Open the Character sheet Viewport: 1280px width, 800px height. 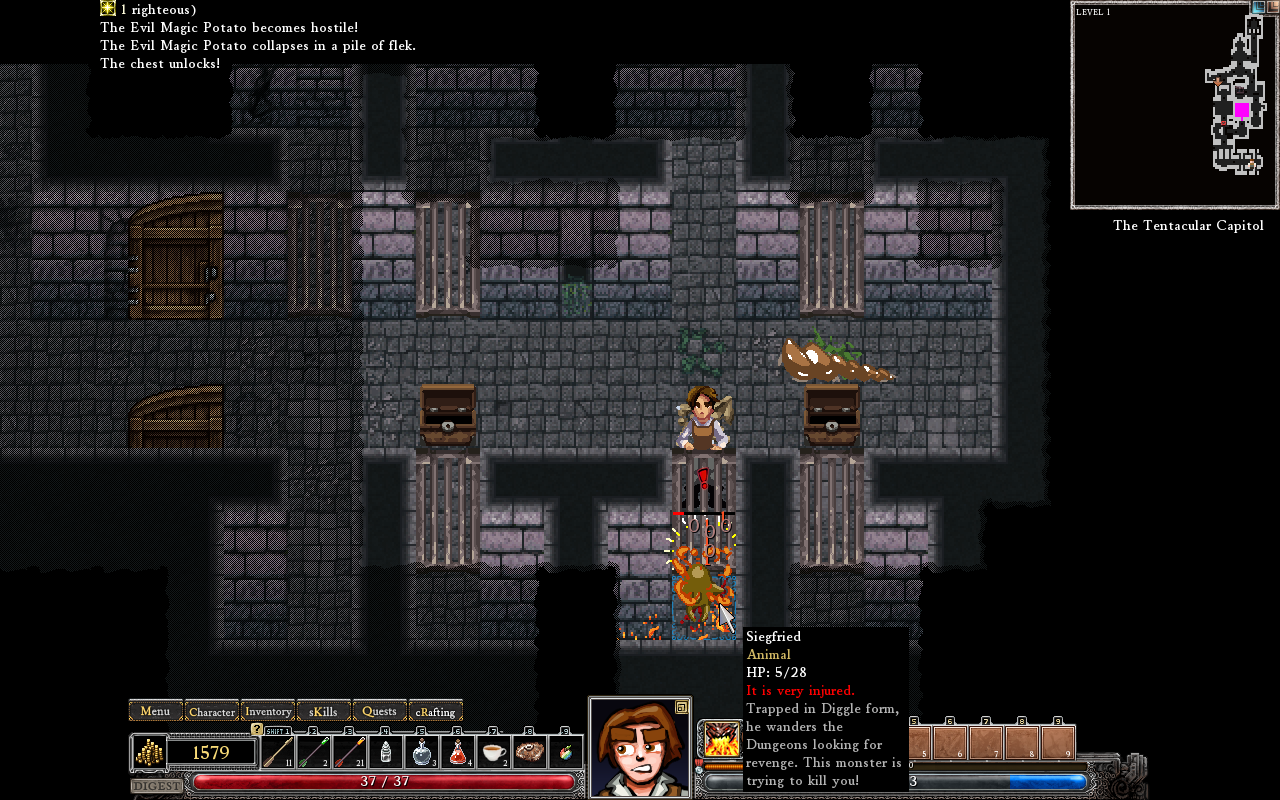[212, 711]
